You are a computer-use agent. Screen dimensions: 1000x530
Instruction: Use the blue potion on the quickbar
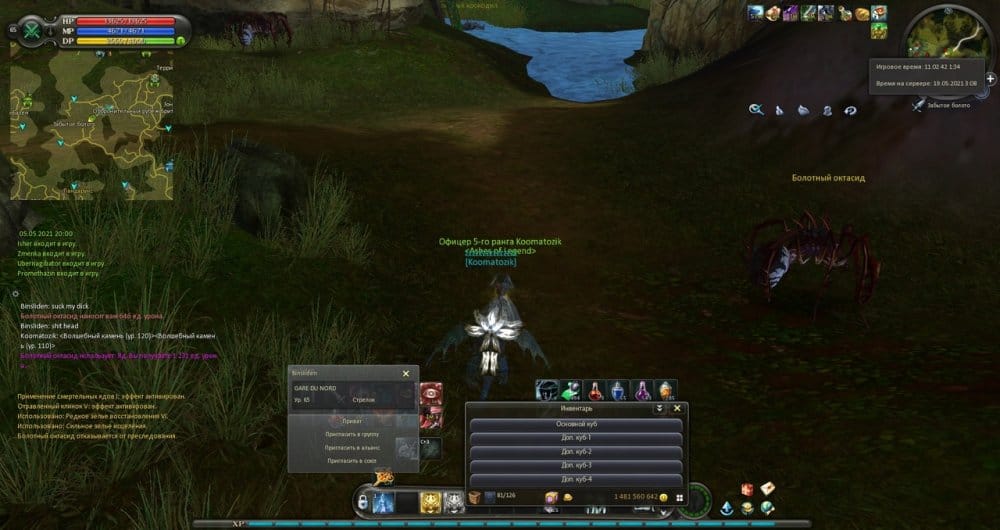click(618, 390)
